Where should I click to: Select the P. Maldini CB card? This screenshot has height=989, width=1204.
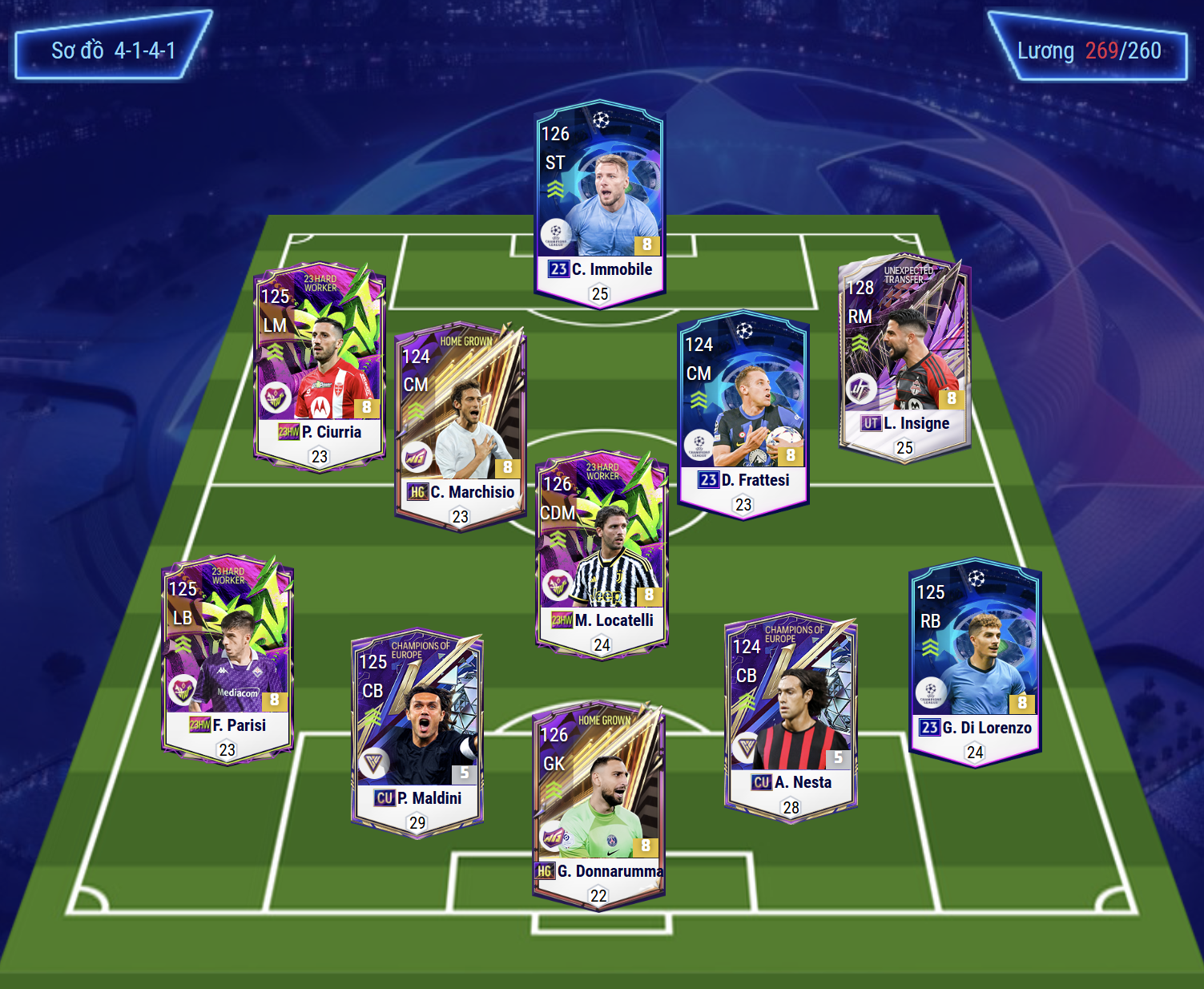click(417, 731)
